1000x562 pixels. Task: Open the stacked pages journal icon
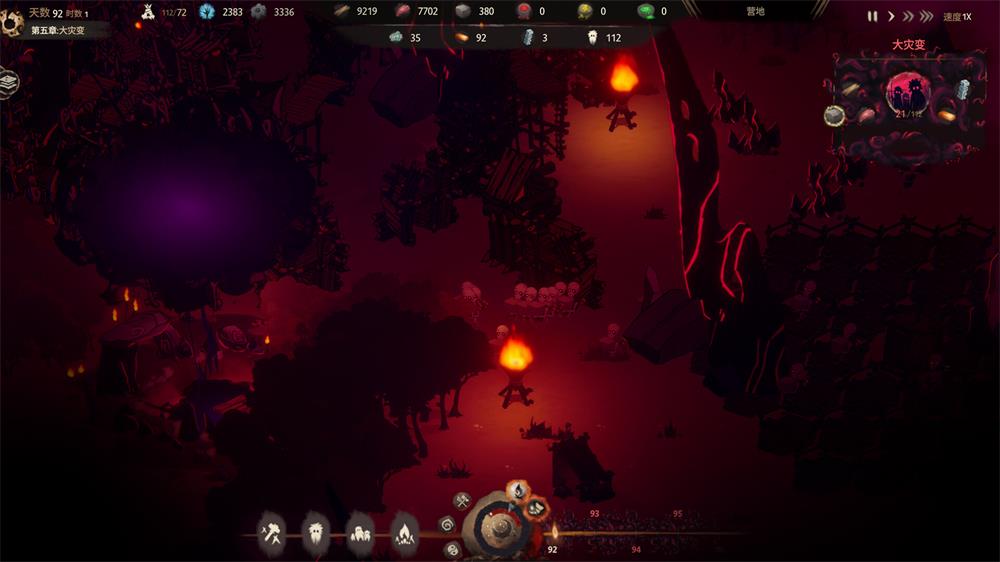tap(8, 81)
